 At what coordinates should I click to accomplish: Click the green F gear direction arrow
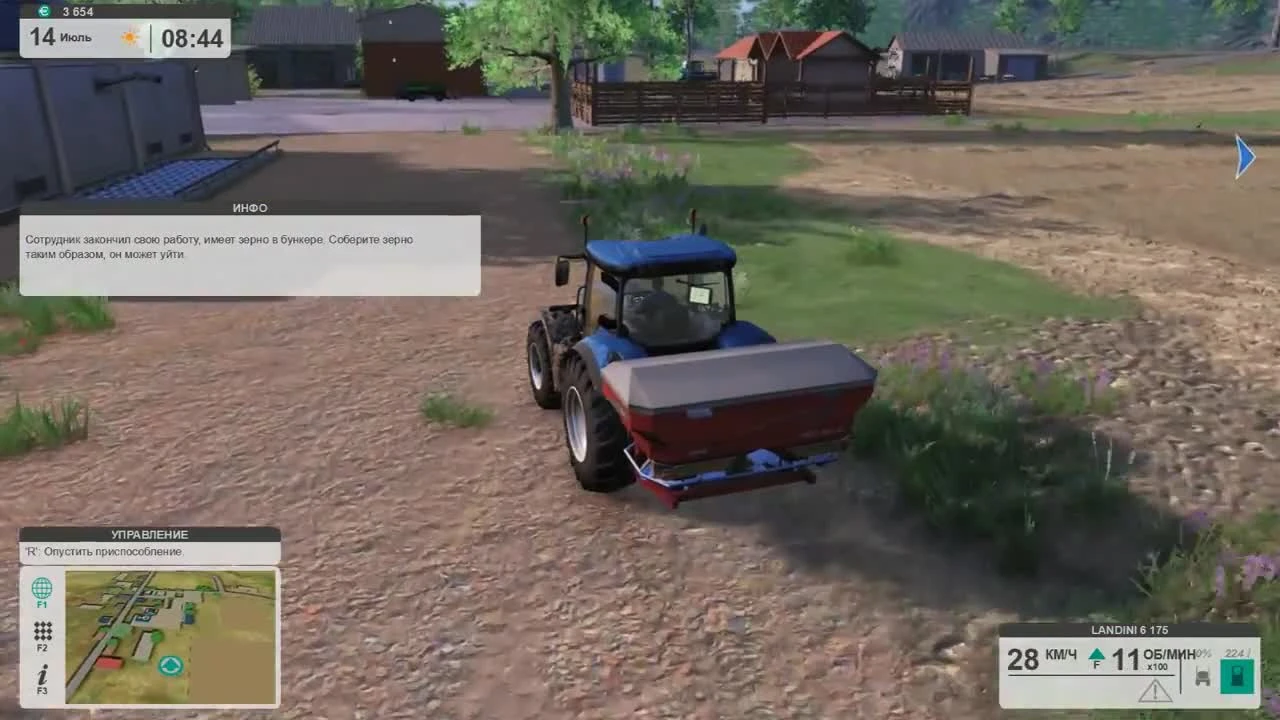1096,655
